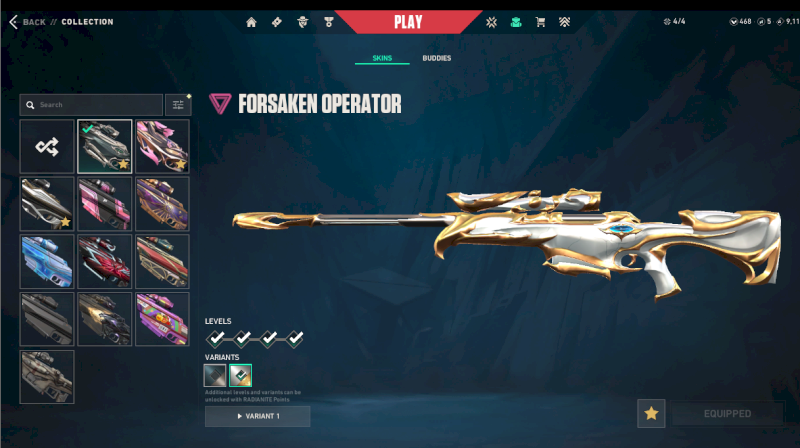
Task: Select the white-gold variant swatch
Action: coord(240,376)
